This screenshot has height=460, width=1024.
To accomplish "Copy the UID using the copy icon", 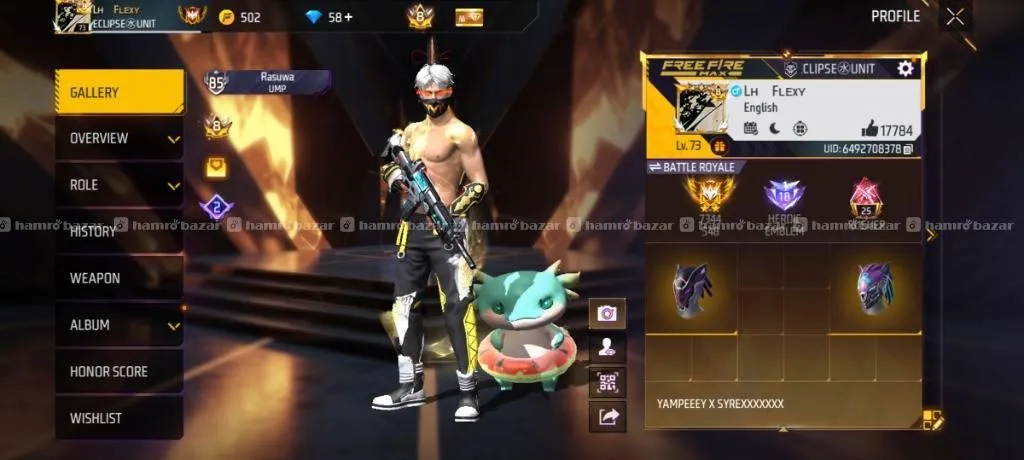I will 908,149.
